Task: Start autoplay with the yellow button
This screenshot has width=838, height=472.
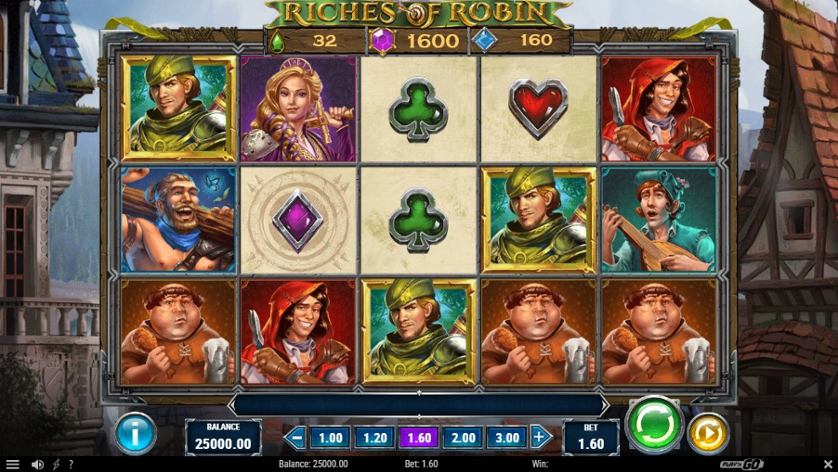Action: click(x=708, y=434)
